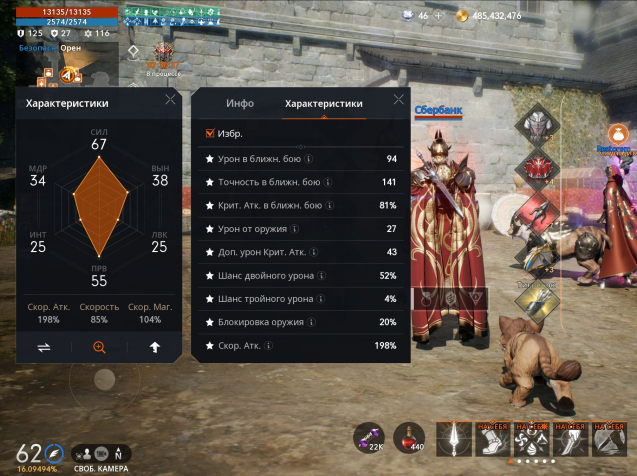Click the swap arrows button under radar chart
The image size is (637, 476).
click(x=44, y=347)
